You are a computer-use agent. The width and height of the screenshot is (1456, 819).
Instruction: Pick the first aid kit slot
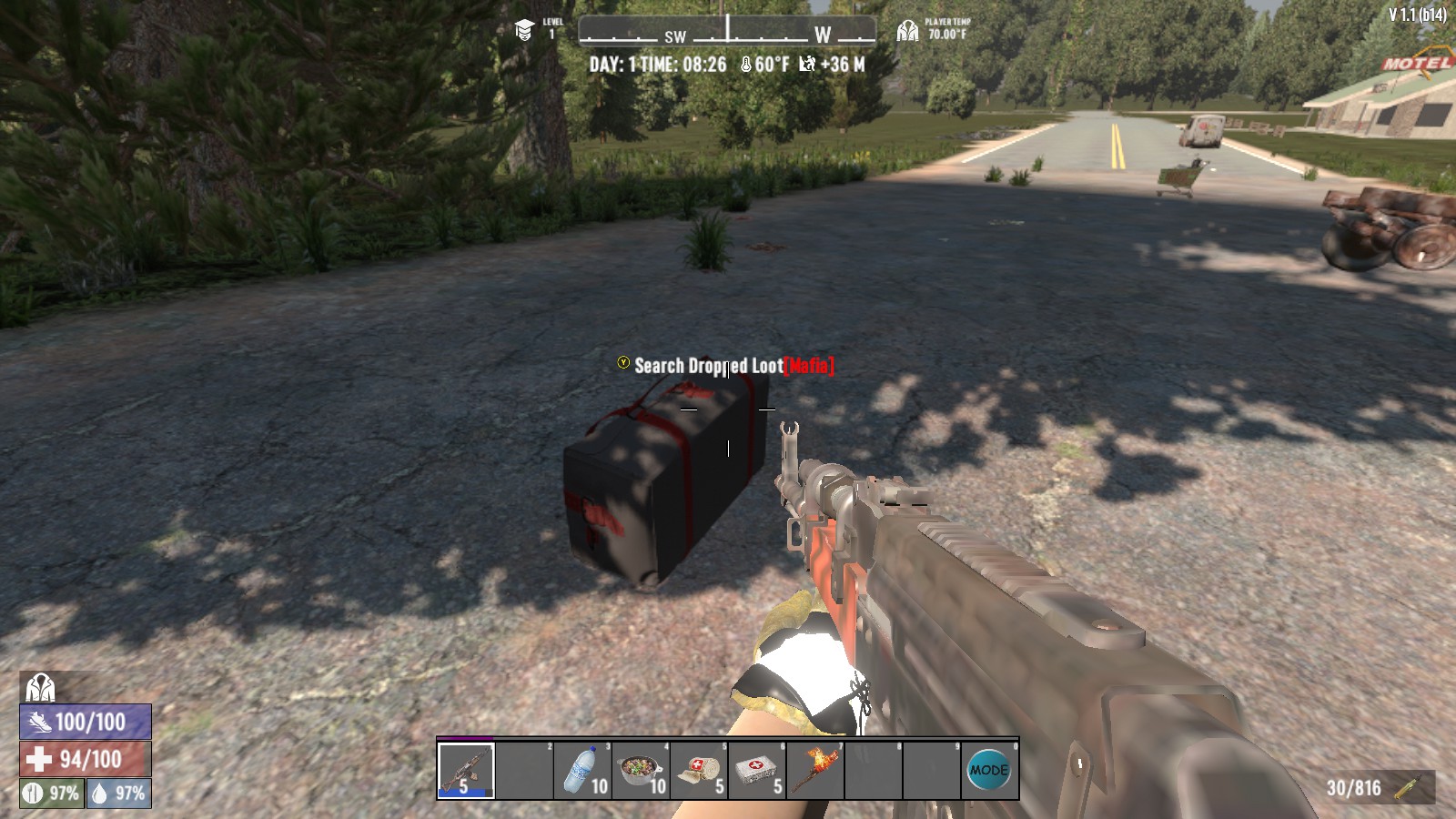click(757, 771)
